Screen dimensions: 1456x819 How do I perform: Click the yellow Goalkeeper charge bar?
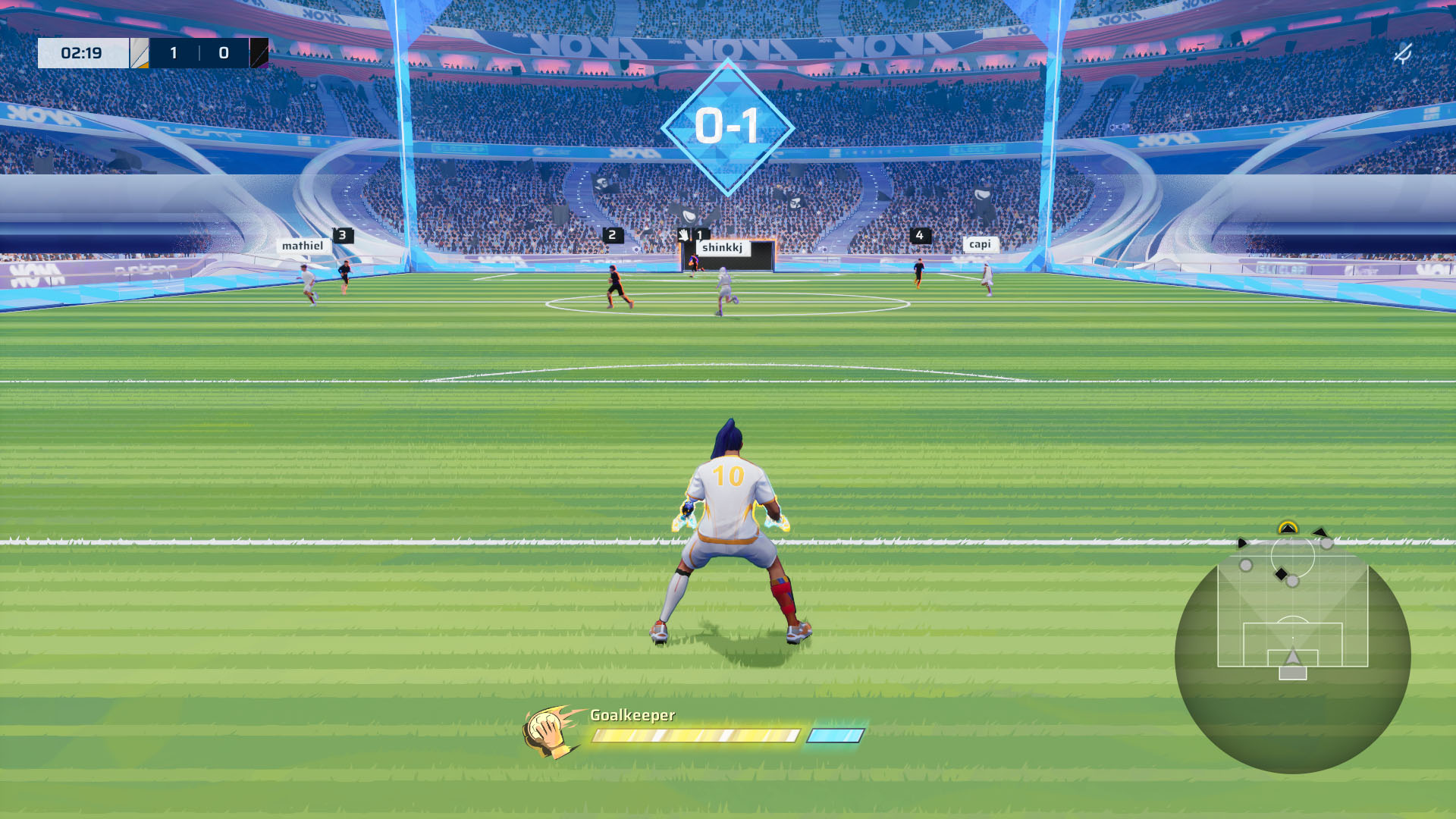(x=696, y=735)
